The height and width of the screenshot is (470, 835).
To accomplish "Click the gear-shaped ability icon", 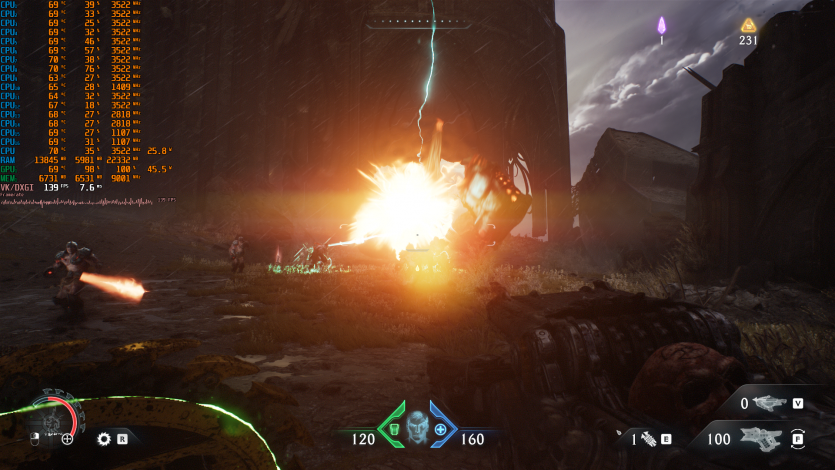I will tap(103, 438).
